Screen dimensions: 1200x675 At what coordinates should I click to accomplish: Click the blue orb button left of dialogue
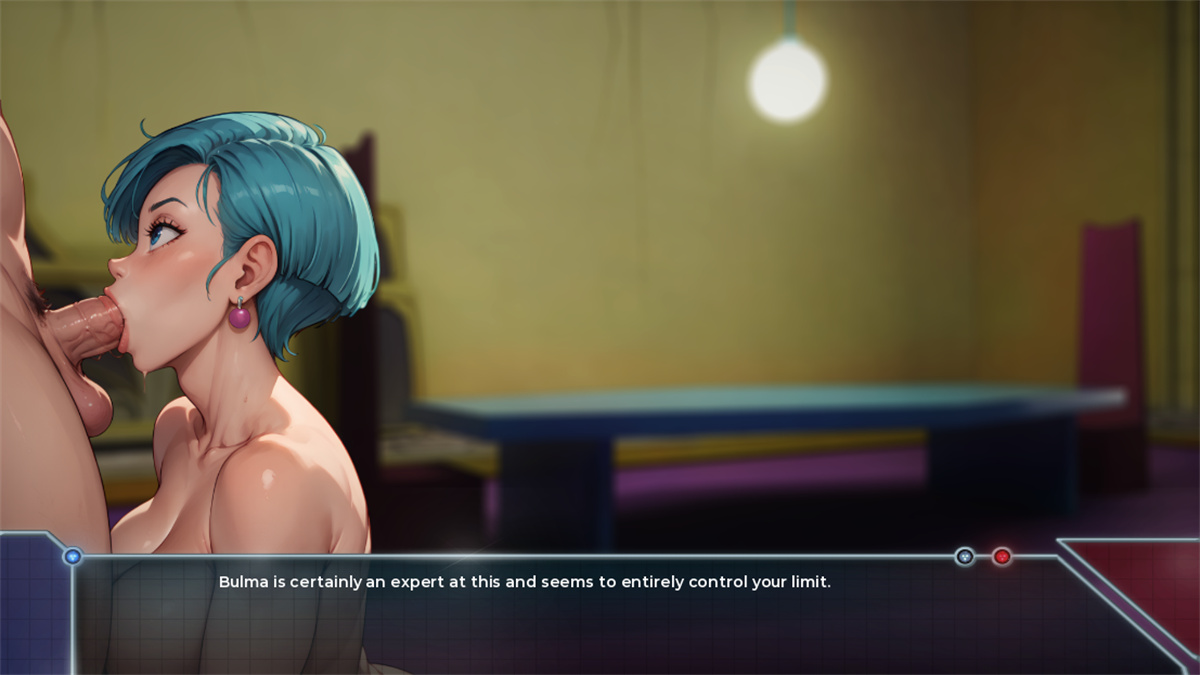72,556
